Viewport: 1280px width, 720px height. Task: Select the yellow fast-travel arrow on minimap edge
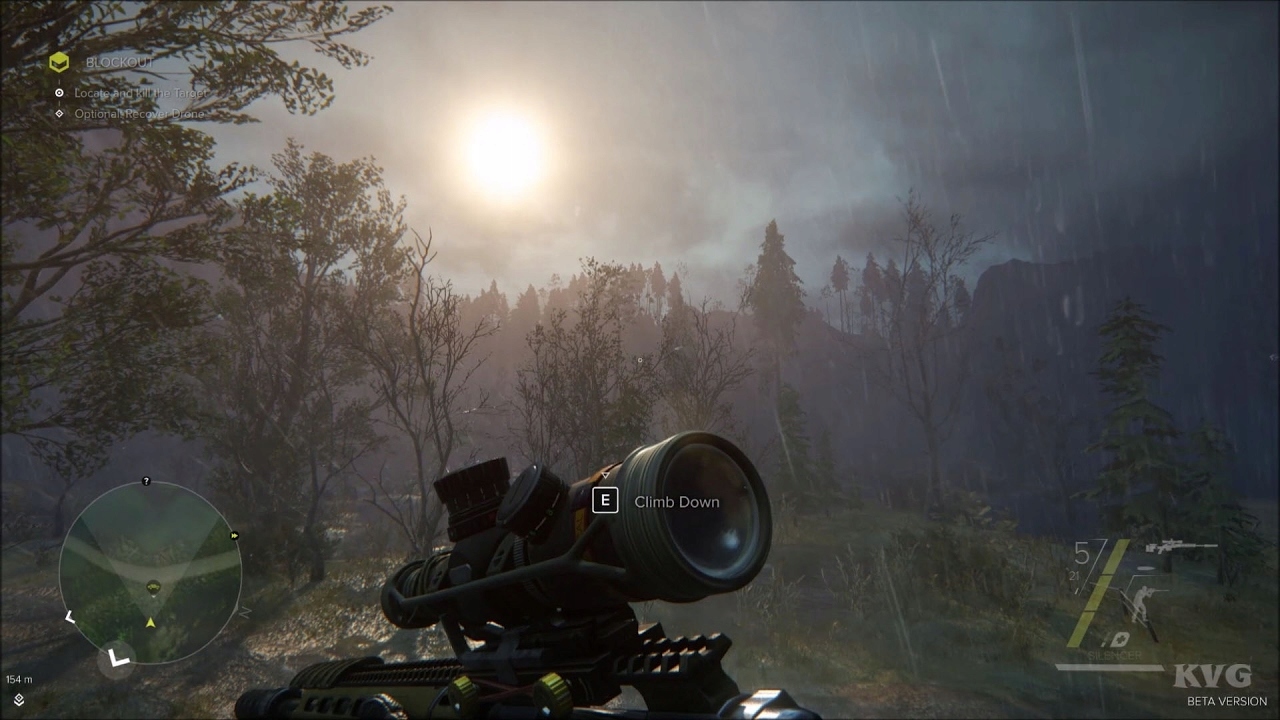point(234,535)
